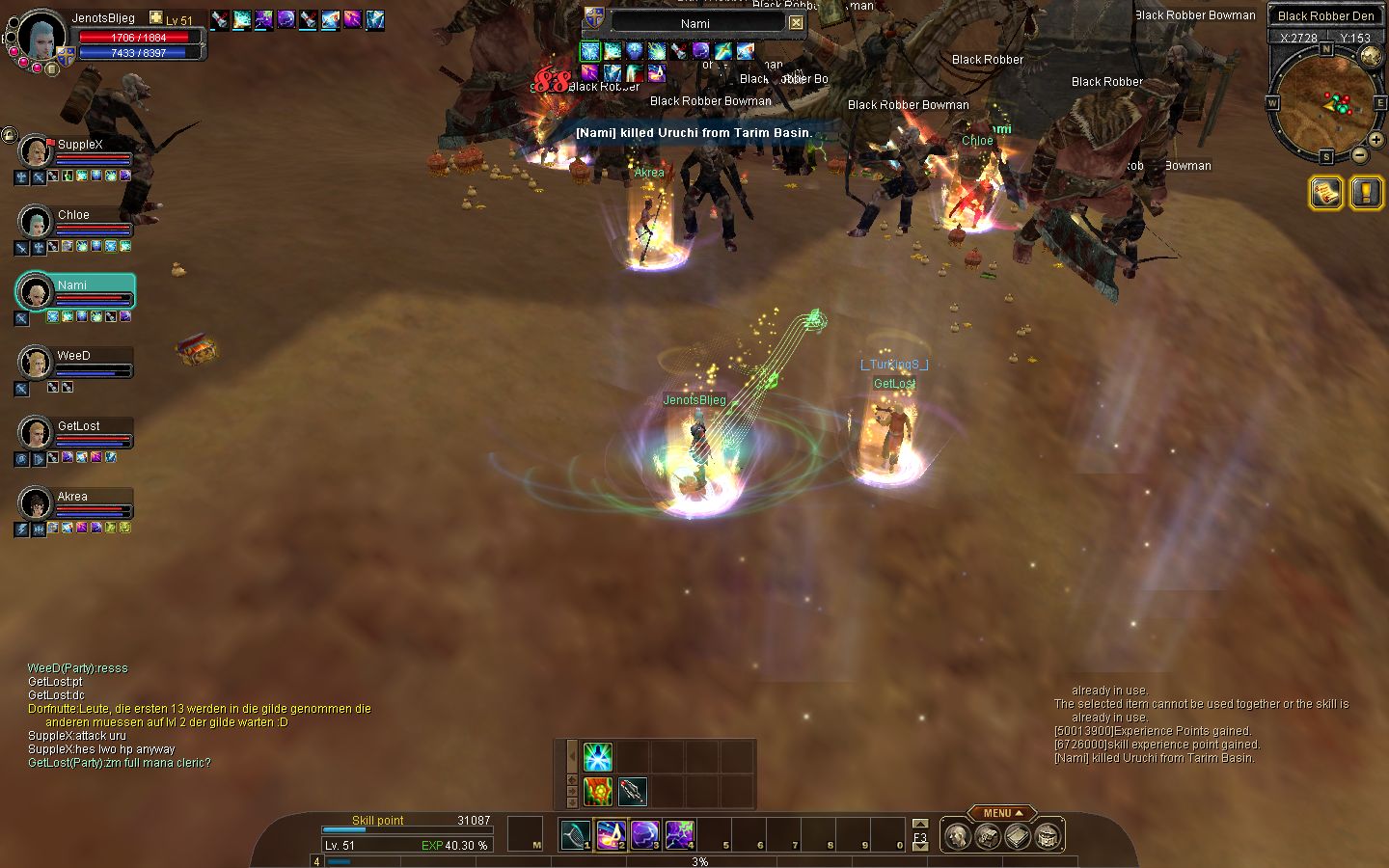Open the character head icon in menu bar
Screen dimensions: 1389x868
(x=956, y=836)
